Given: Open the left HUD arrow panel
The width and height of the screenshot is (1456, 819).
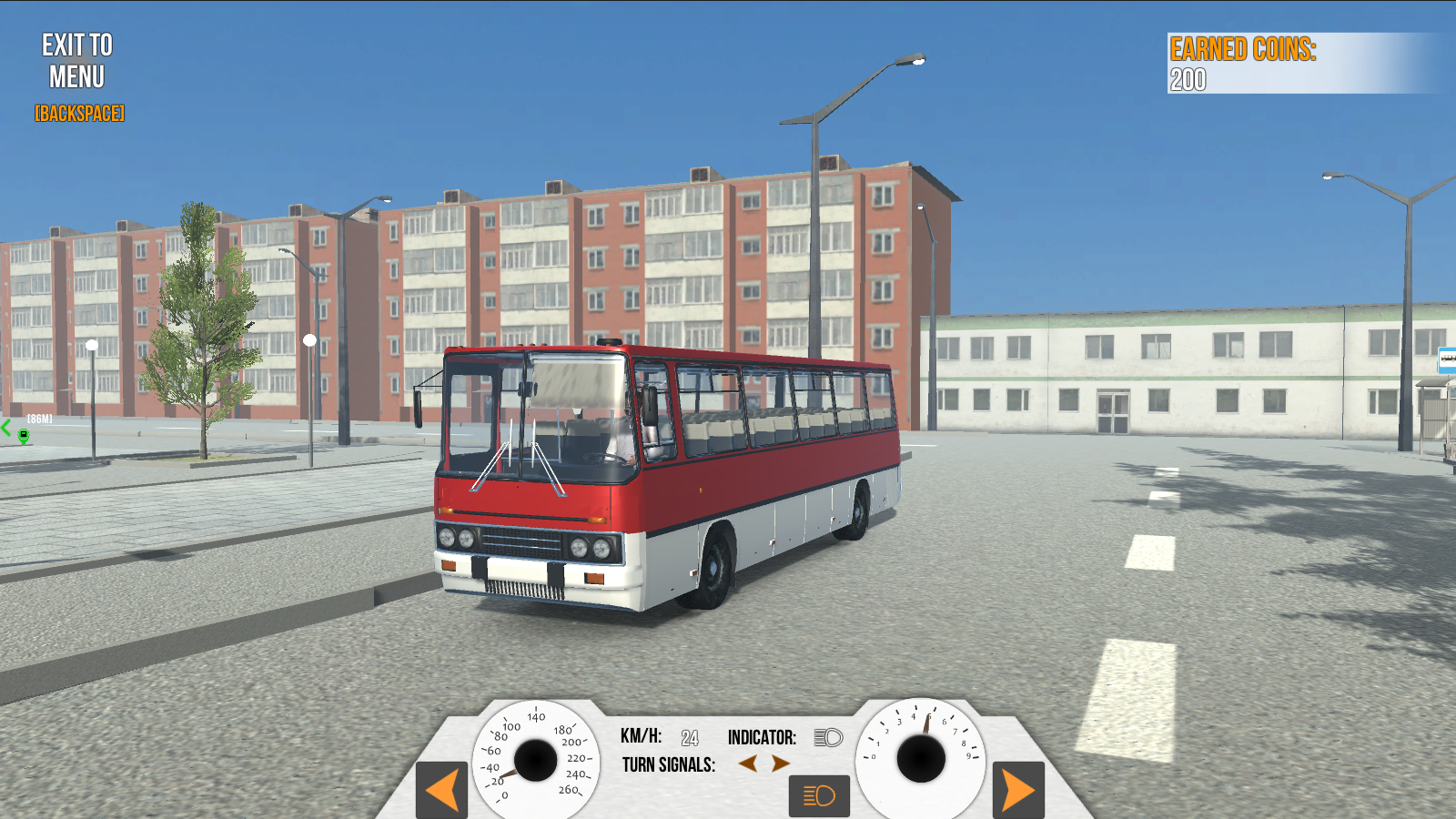Looking at the screenshot, I should (x=440, y=791).
